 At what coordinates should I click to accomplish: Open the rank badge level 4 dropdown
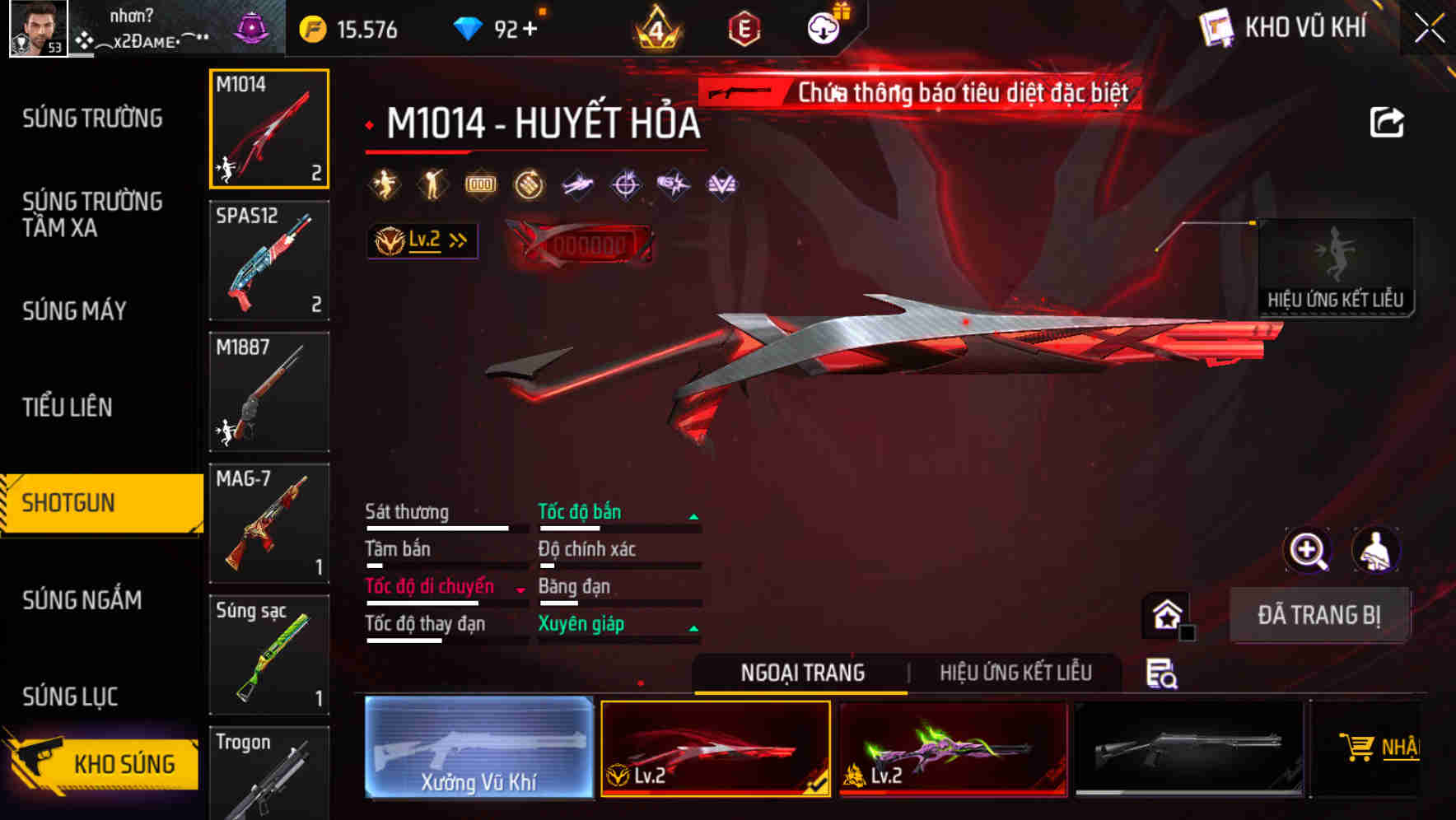[x=656, y=29]
